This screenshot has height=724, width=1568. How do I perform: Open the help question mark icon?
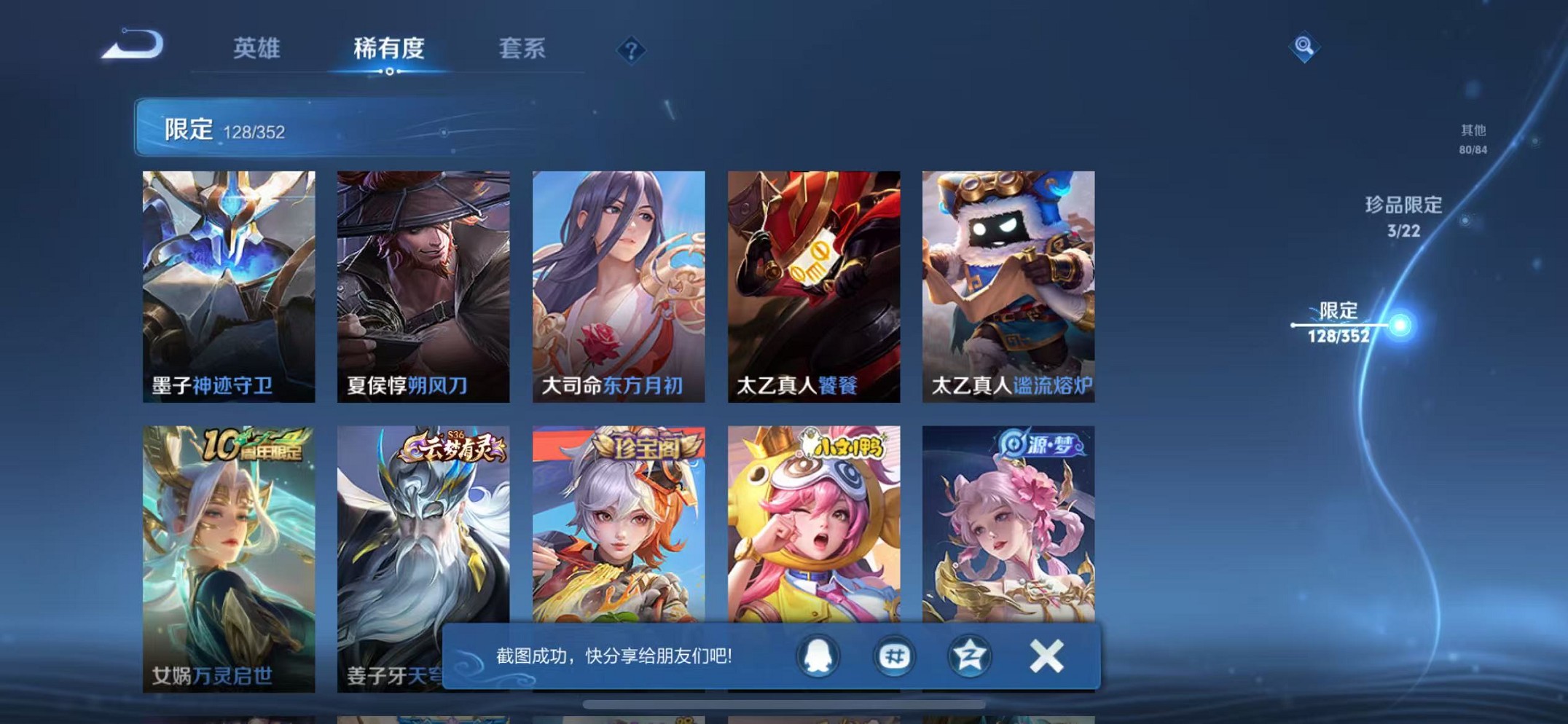pos(631,50)
